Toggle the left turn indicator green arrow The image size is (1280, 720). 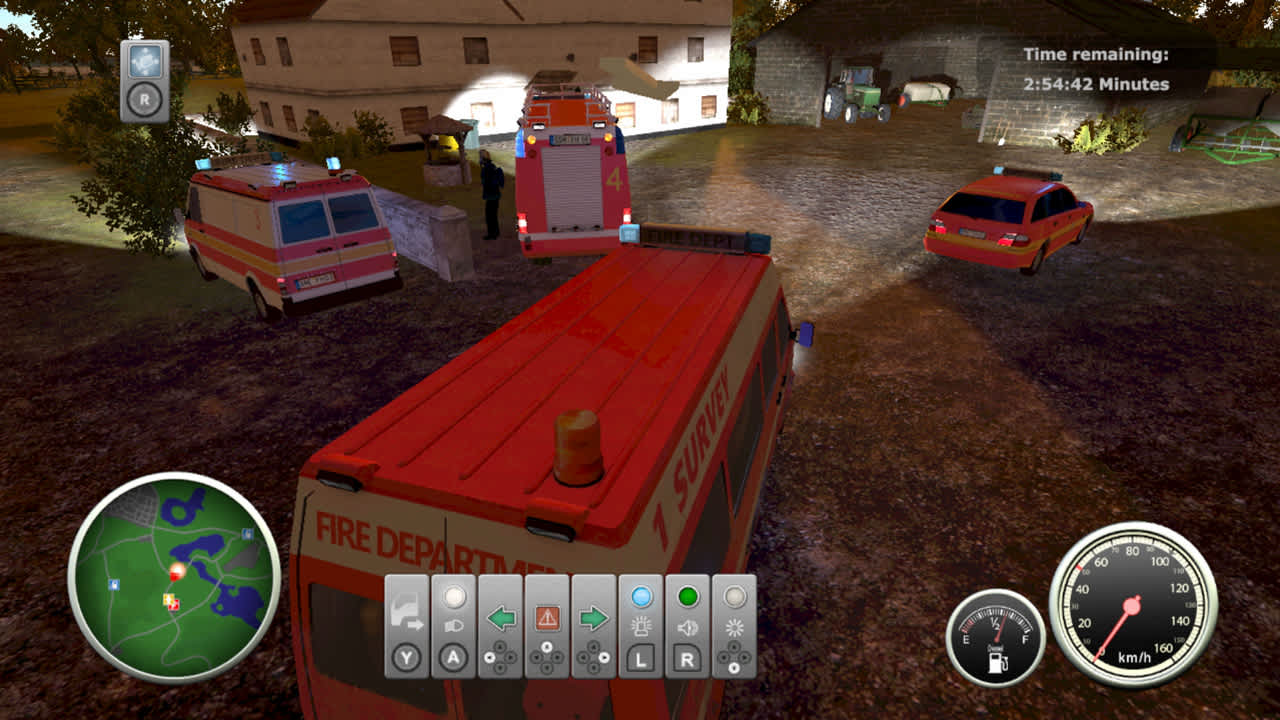tap(500, 618)
